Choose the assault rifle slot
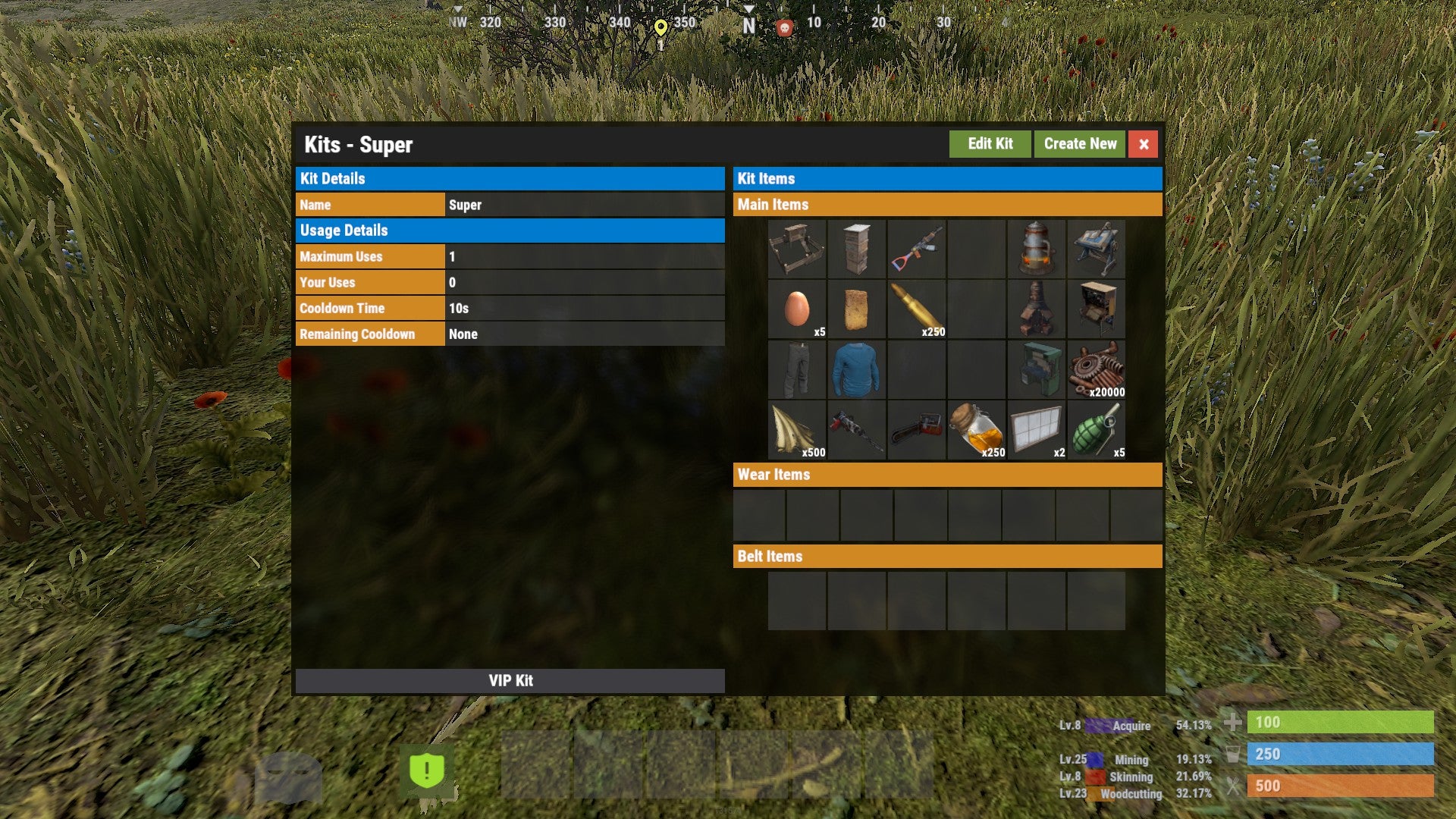 click(x=916, y=249)
